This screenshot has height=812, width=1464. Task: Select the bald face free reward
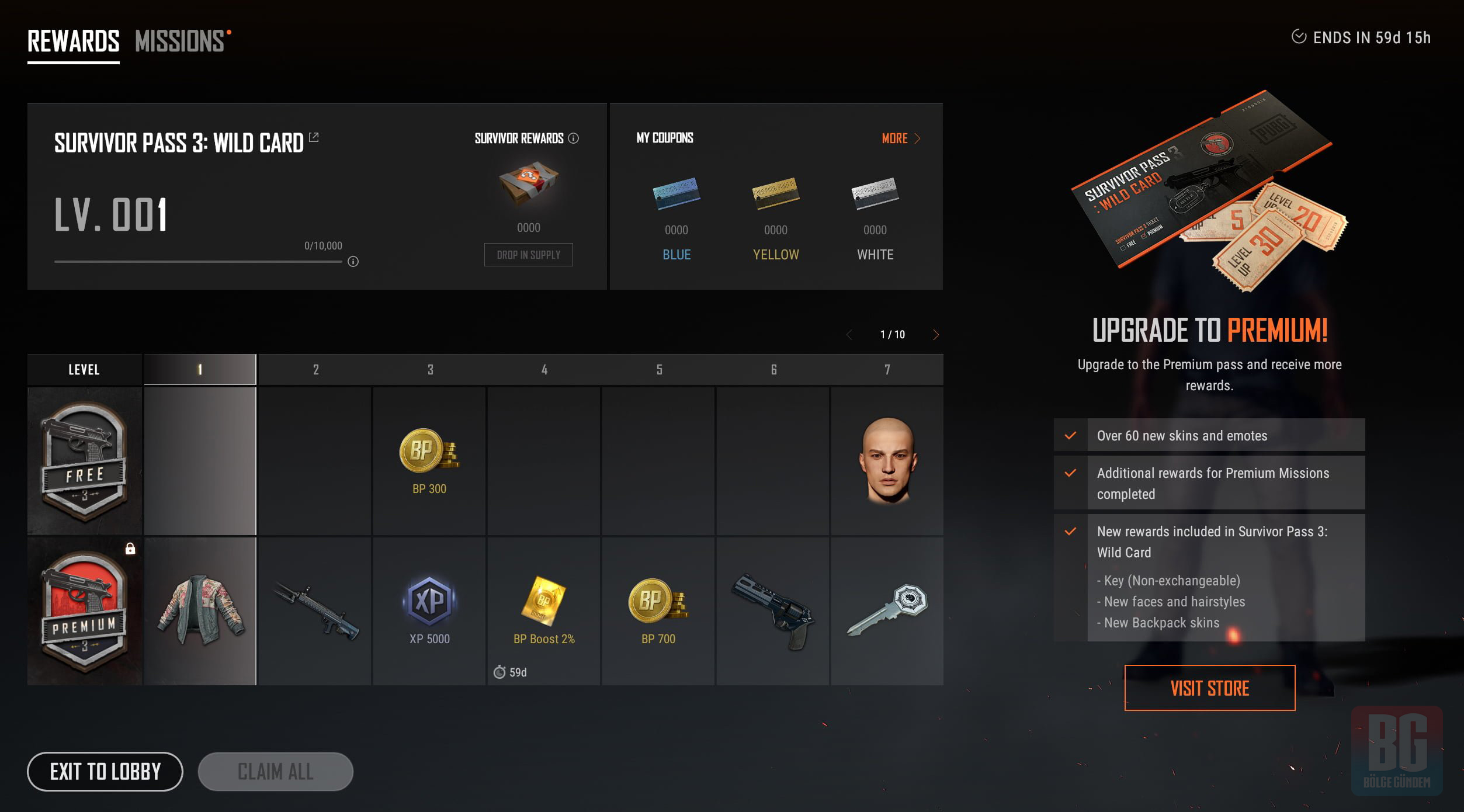(x=887, y=461)
